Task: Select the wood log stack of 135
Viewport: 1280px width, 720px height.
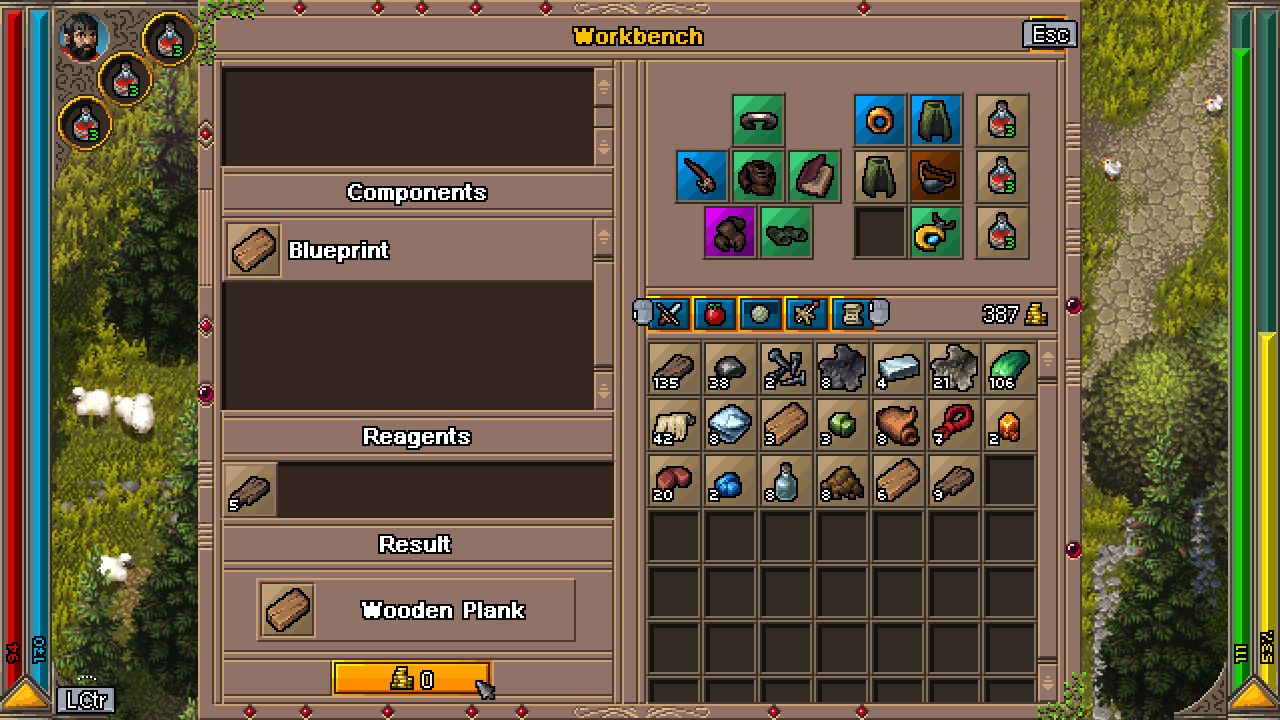Action: tap(673, 368)
